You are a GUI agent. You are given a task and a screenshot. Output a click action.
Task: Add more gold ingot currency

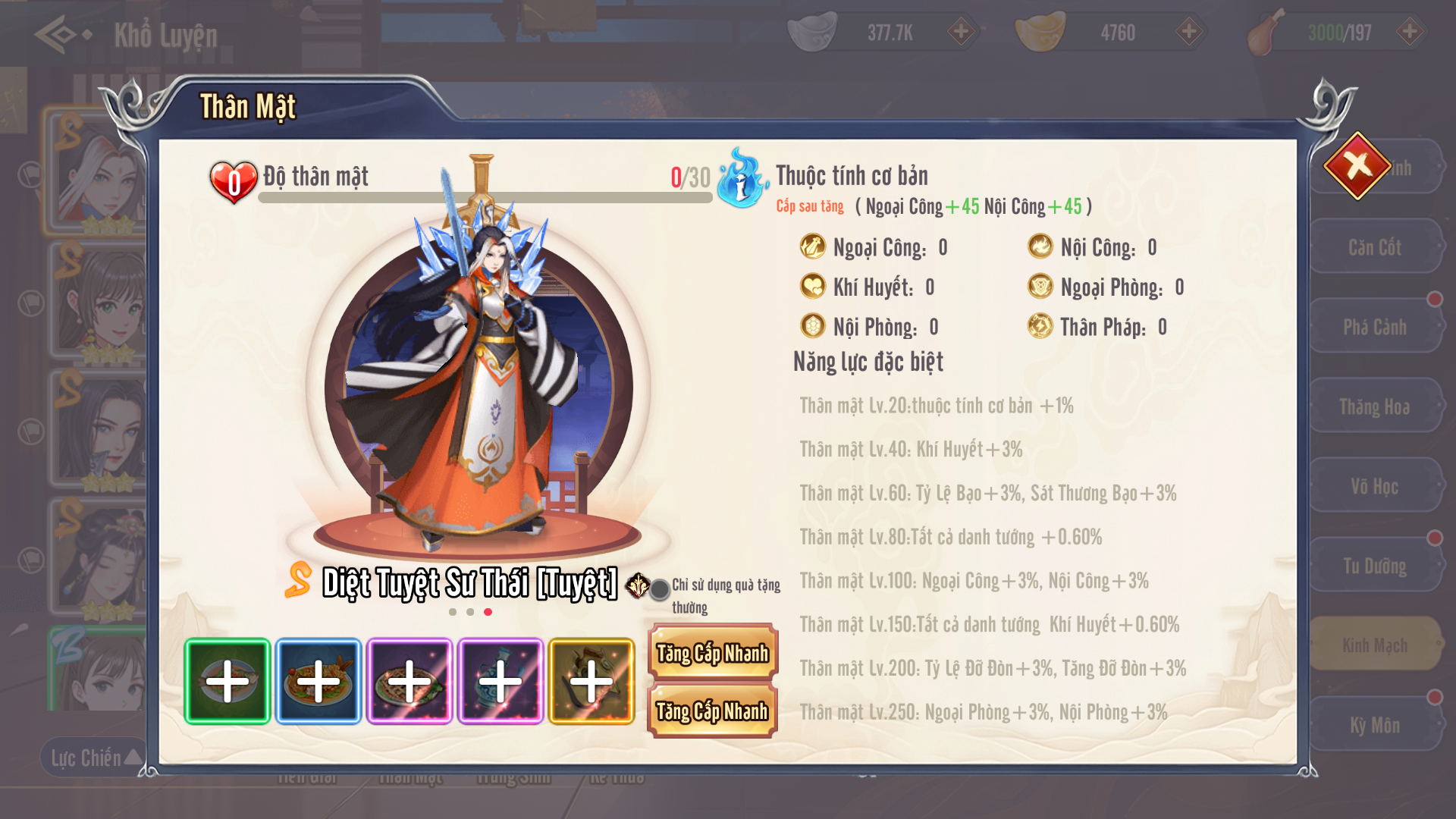1188,32
